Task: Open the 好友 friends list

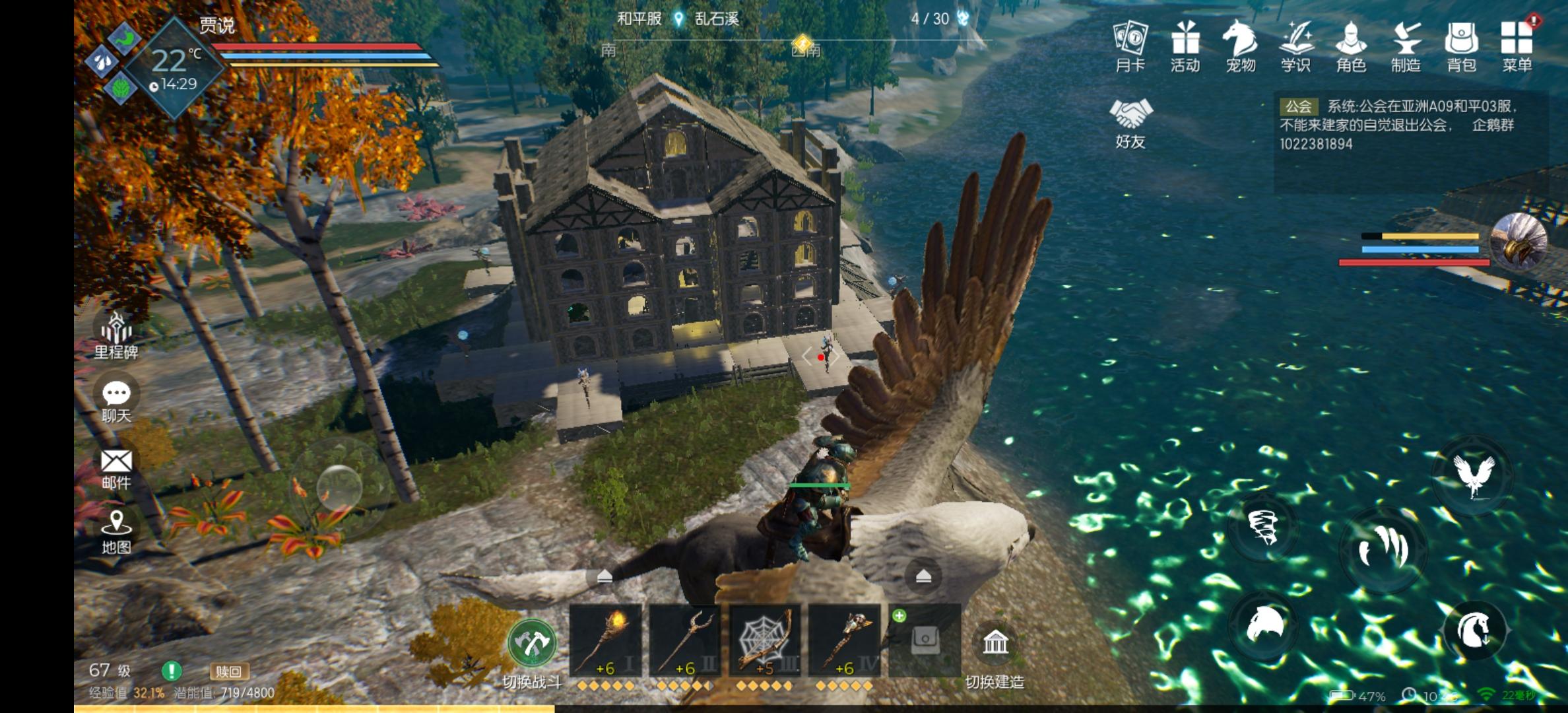Action: pyautogui.click(x=1130, y=123)
